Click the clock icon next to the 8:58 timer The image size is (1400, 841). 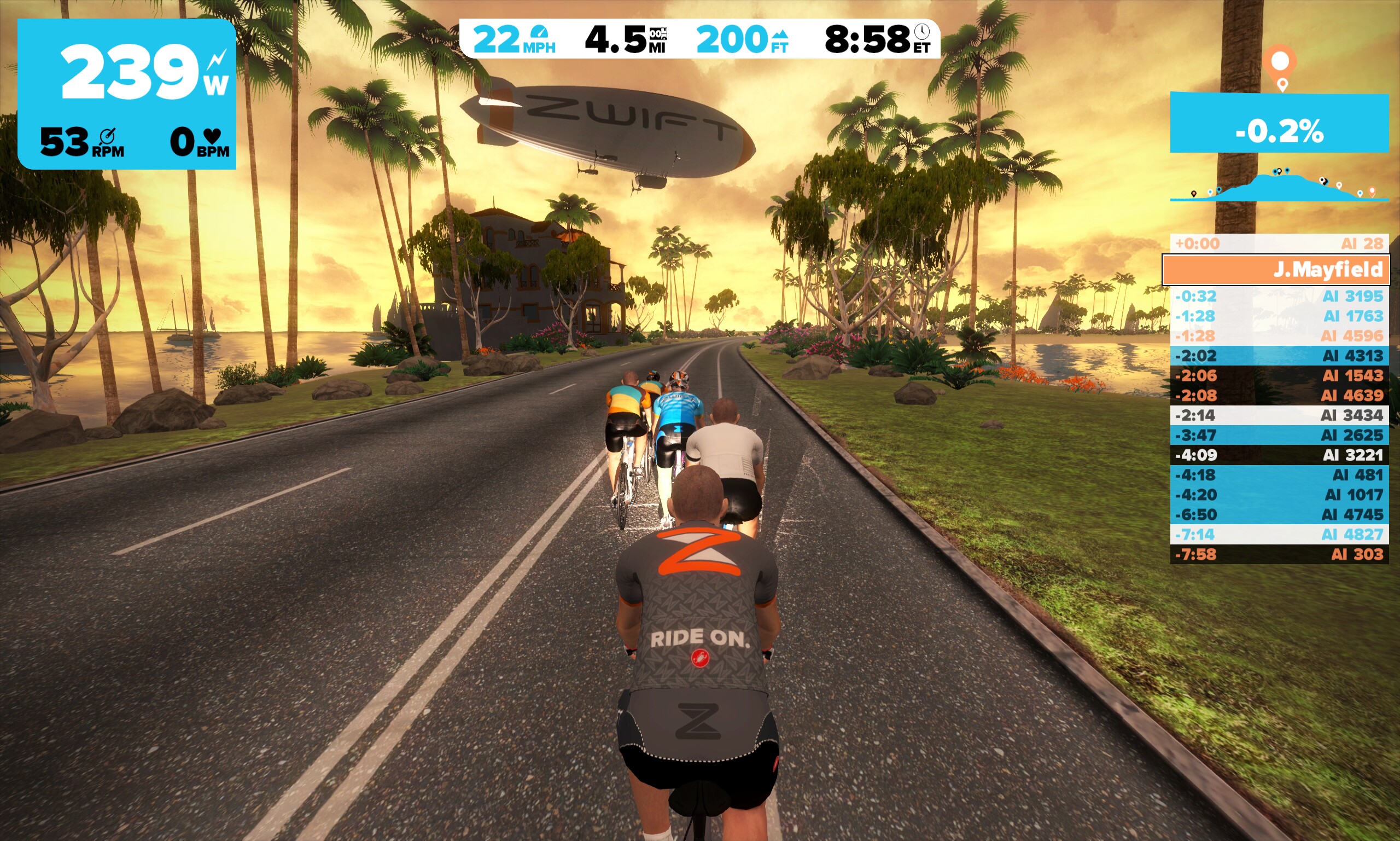(x=921, y=32)
